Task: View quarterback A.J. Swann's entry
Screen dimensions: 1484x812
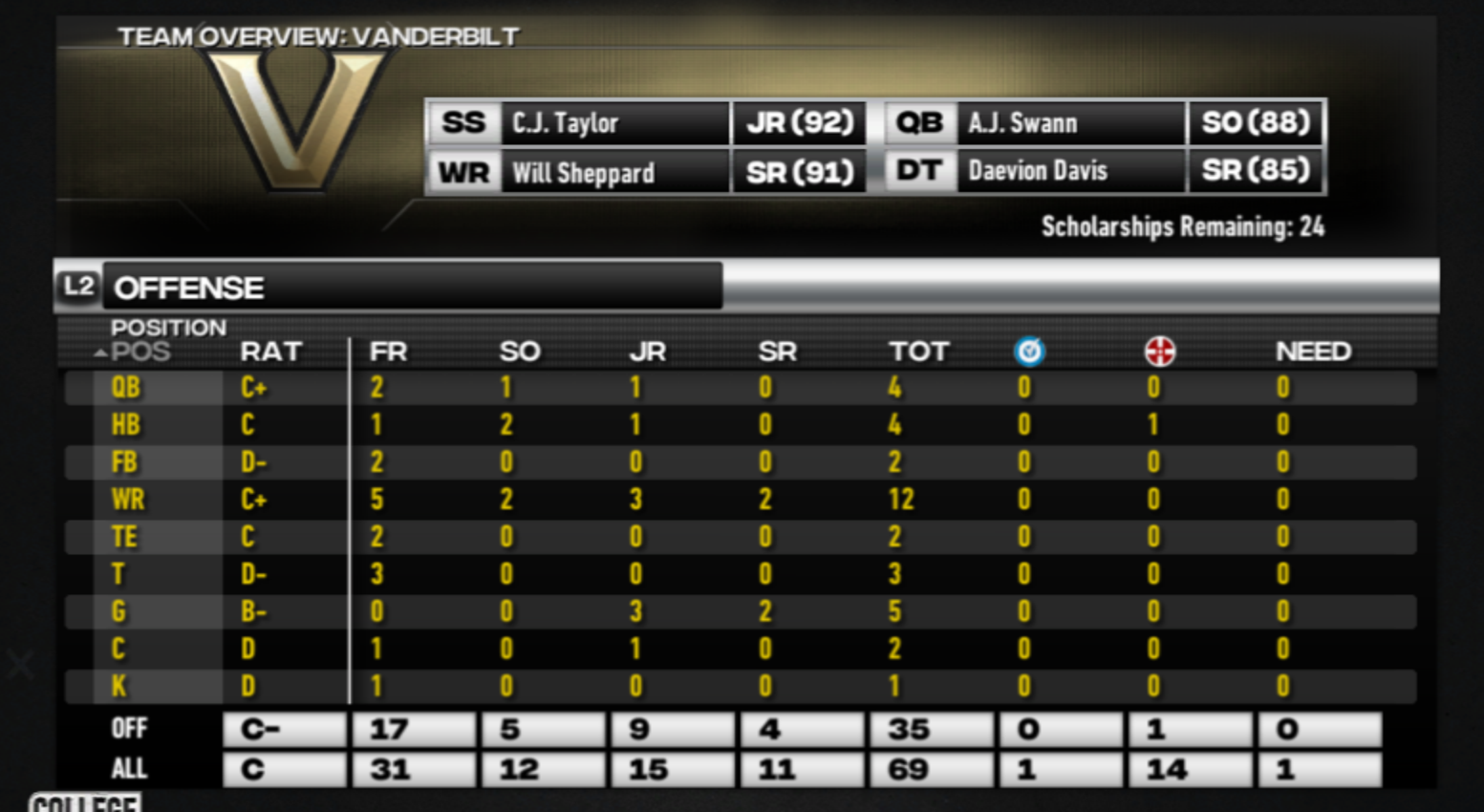Action: 1070,123
